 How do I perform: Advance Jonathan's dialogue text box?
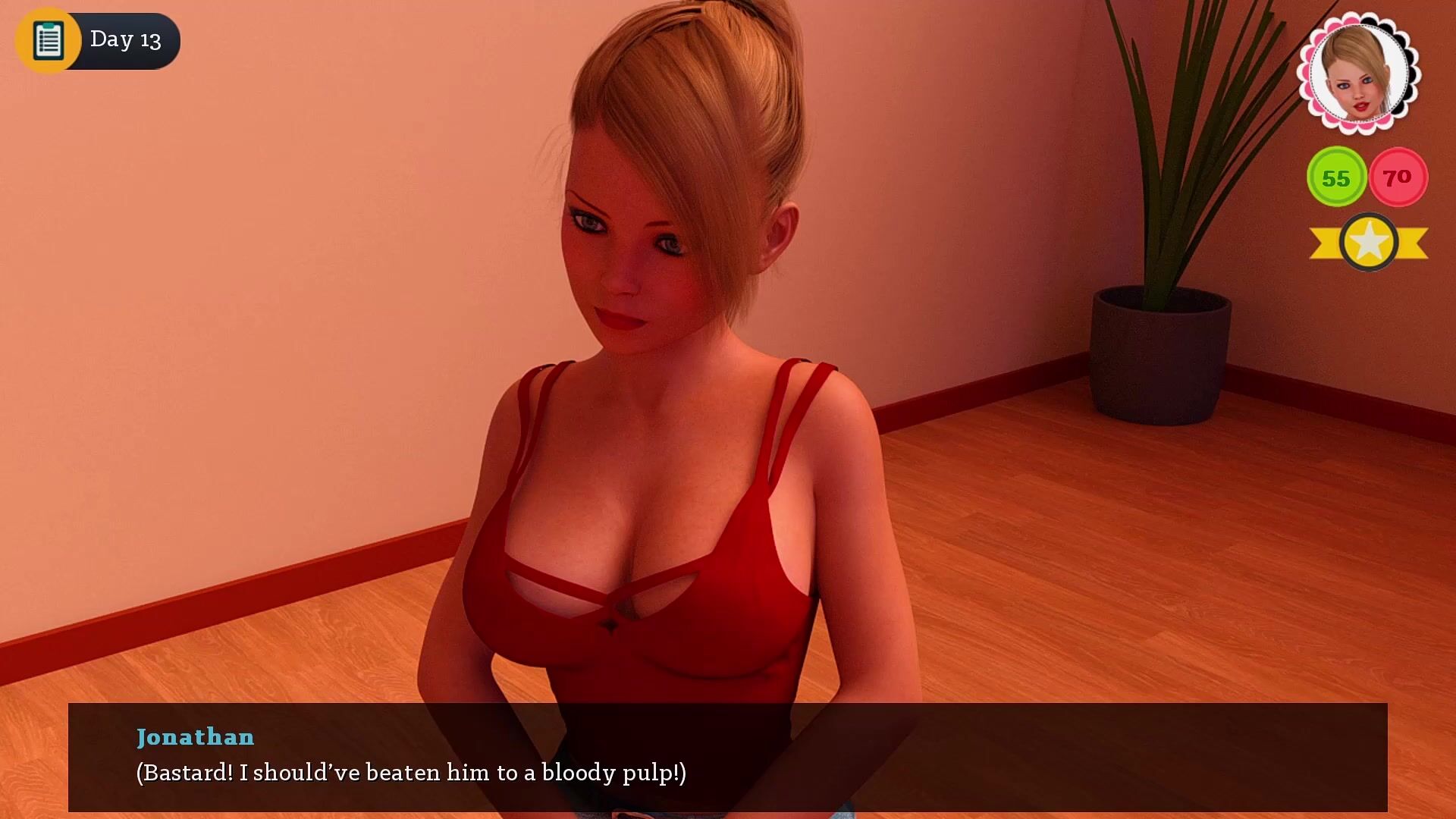pyautogui.click(x=727, y=757)
